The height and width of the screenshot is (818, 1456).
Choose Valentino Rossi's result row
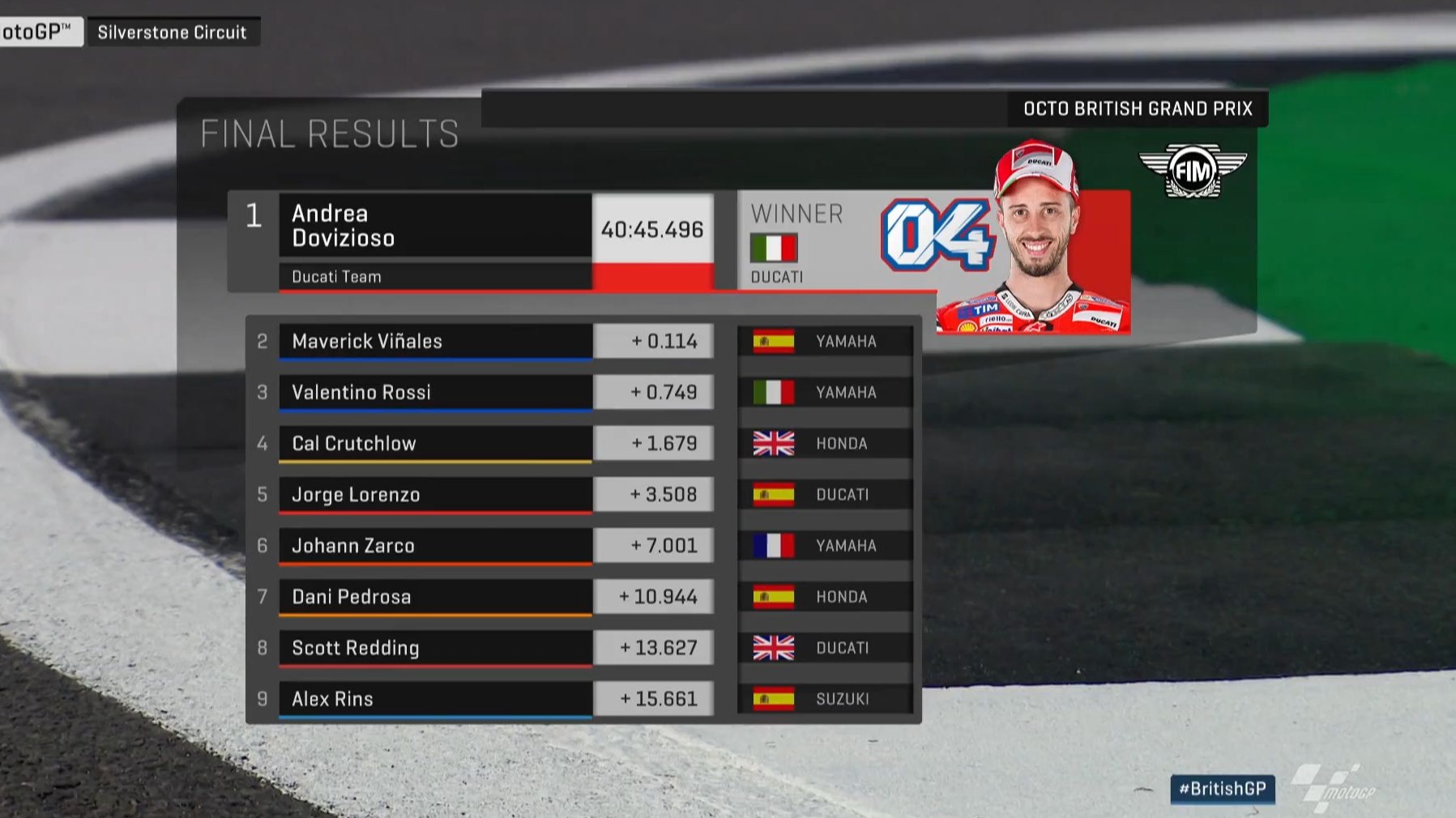tap(434, 392)
